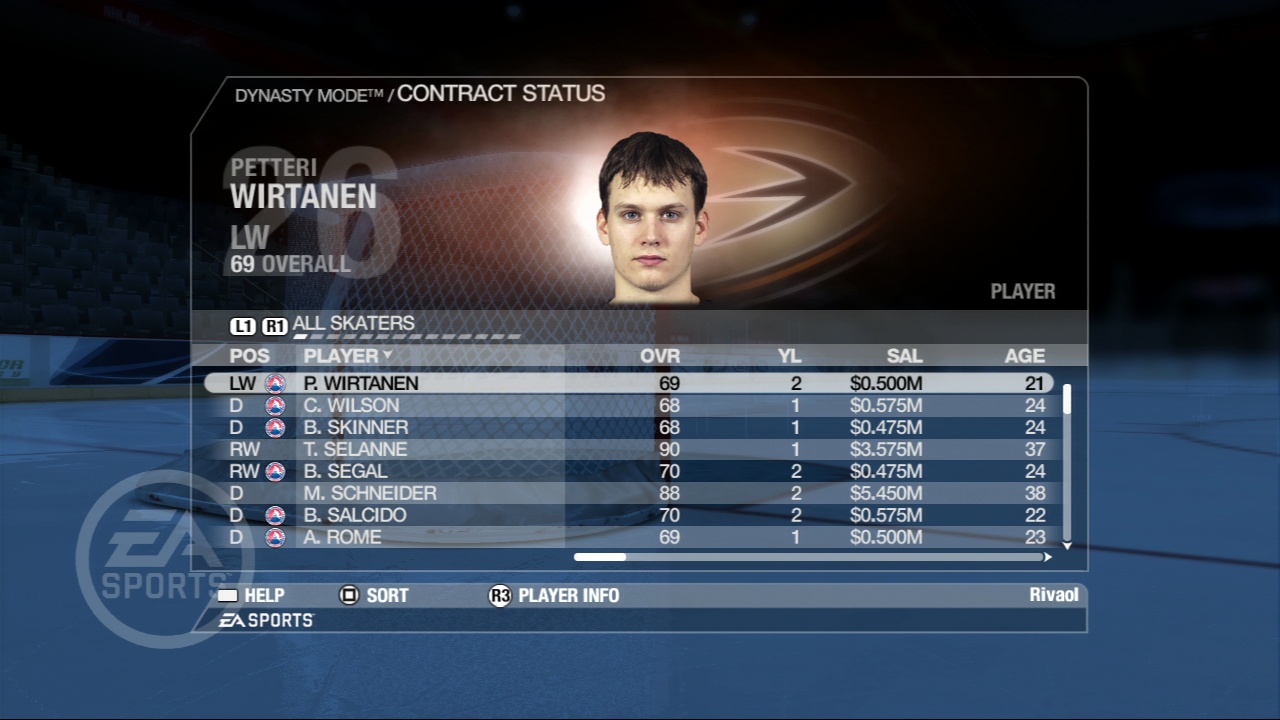
Task: Switch the ALL SKATERS category selector
Action: pyautogui.click(x=353, y=324)
